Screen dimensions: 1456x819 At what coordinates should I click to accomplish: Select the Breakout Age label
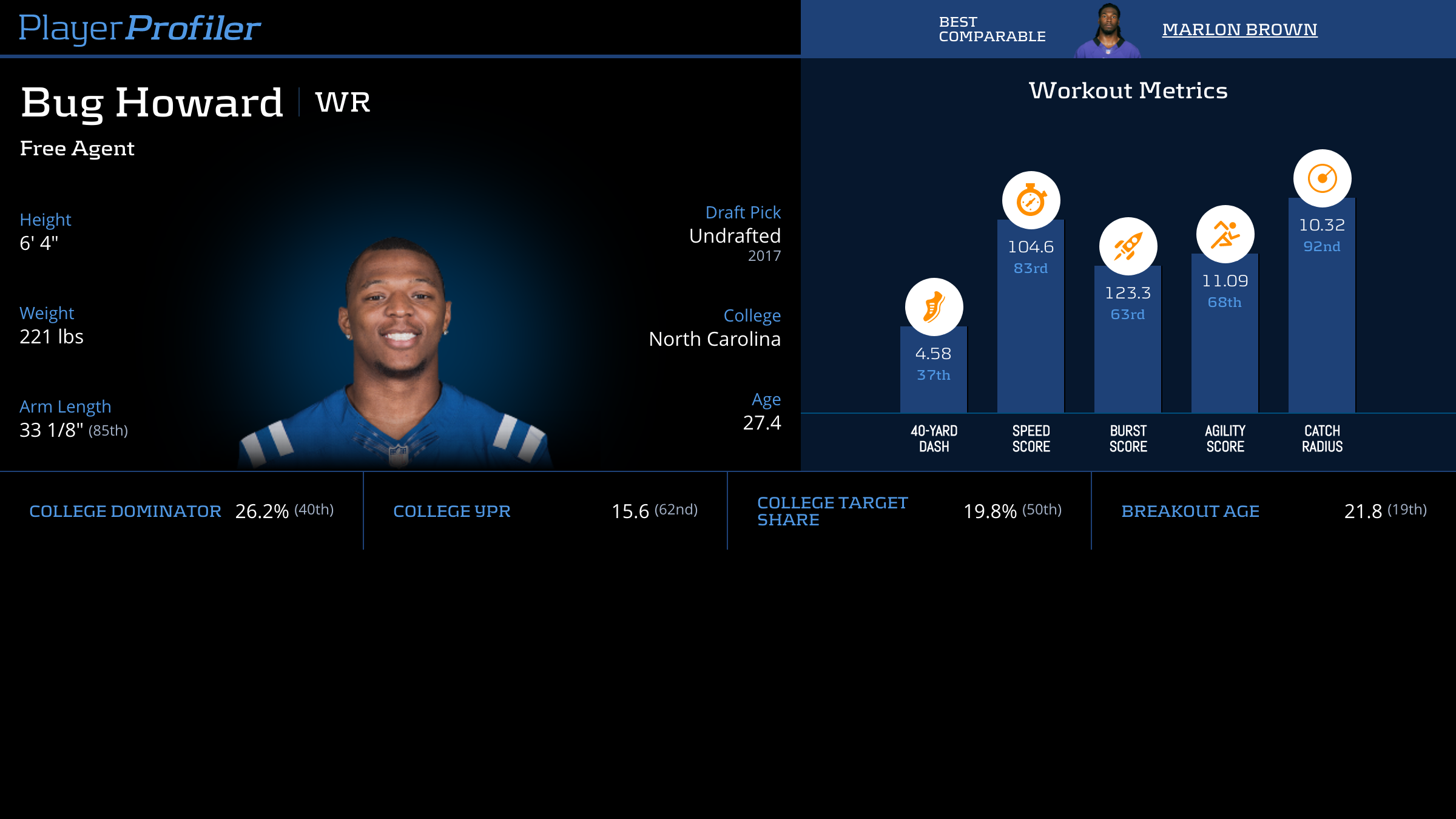pos(1190,511)
